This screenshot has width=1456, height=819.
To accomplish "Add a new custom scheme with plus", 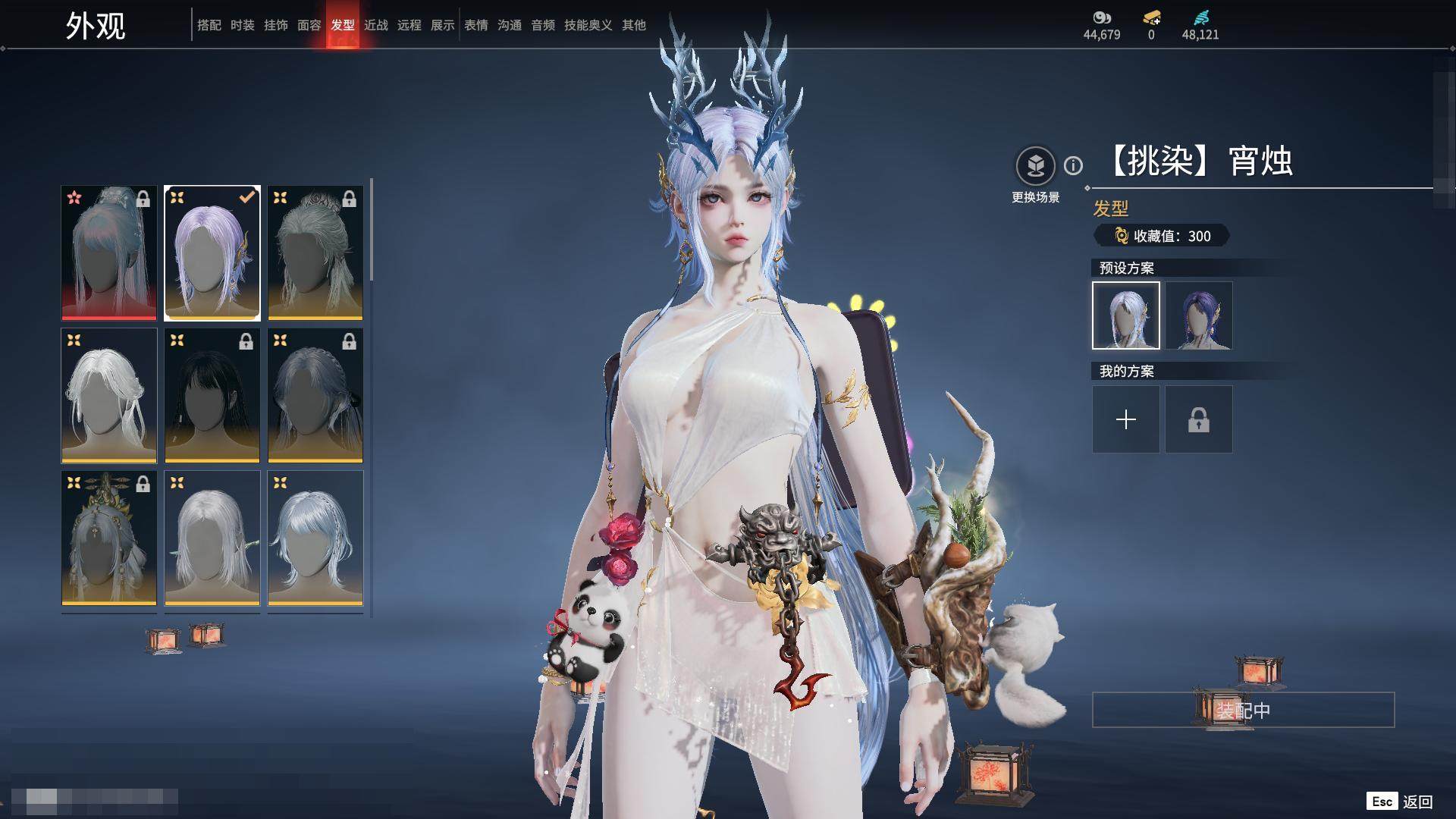I will pos(1125,419).
